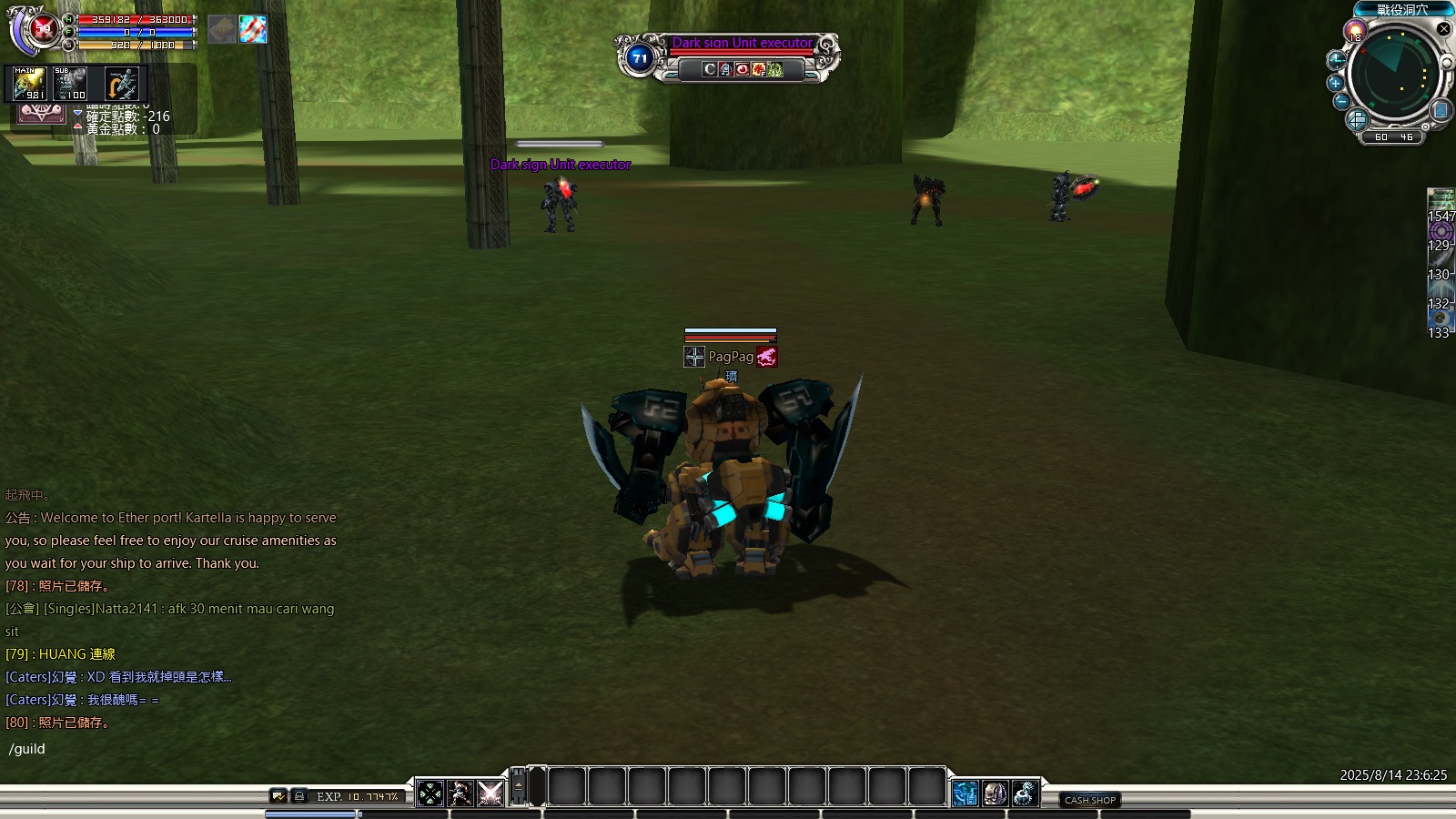This screenshot has width=1456, height=819.
Task: Zoom in the minimap with the plus button
Action: click(x=1336, y=83)
